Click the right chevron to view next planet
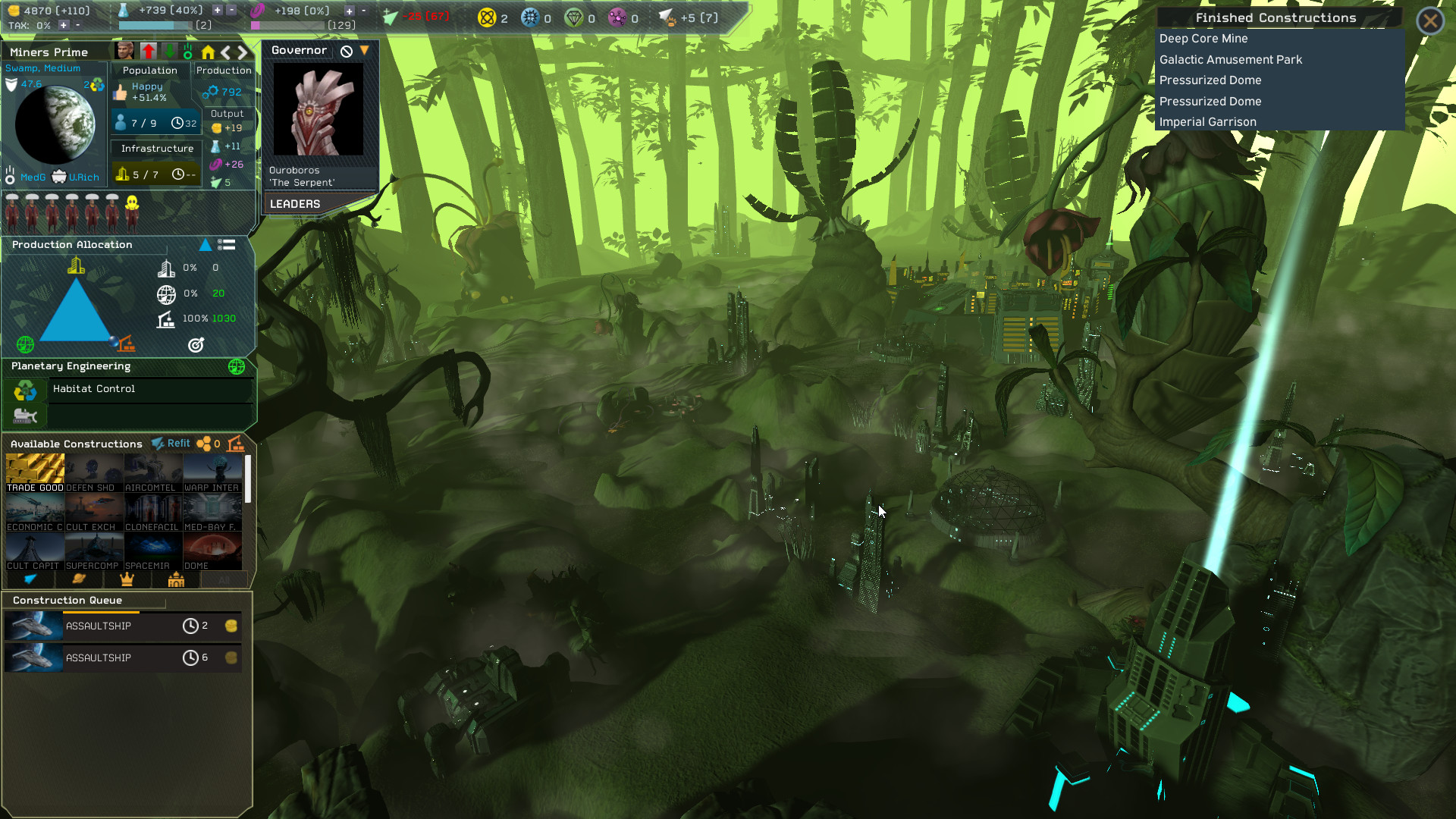The height and width of the screenshot is (819, 1456). click(243, 52)
